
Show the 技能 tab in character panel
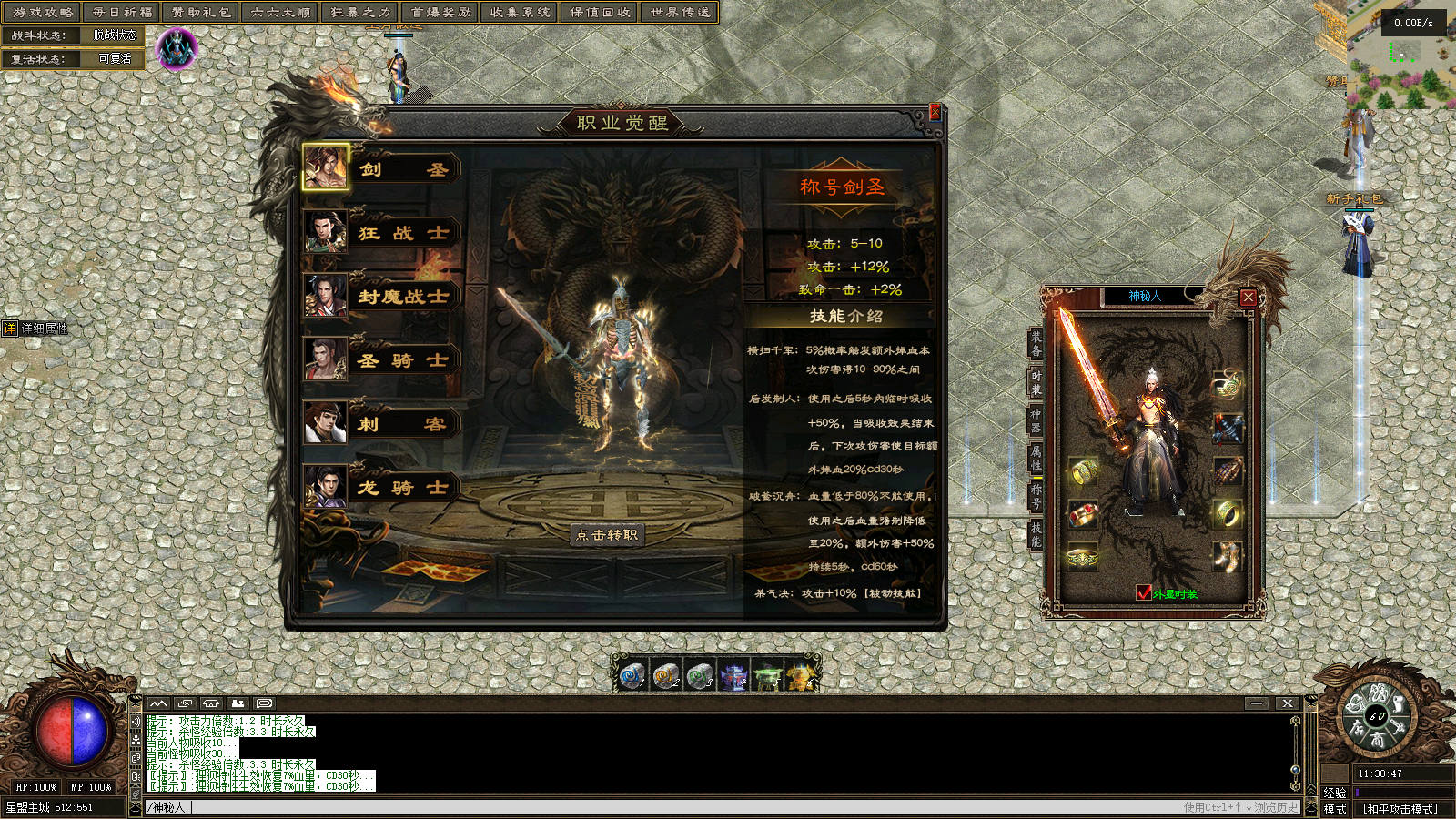pyautogui.click(x=1036, y=534)
